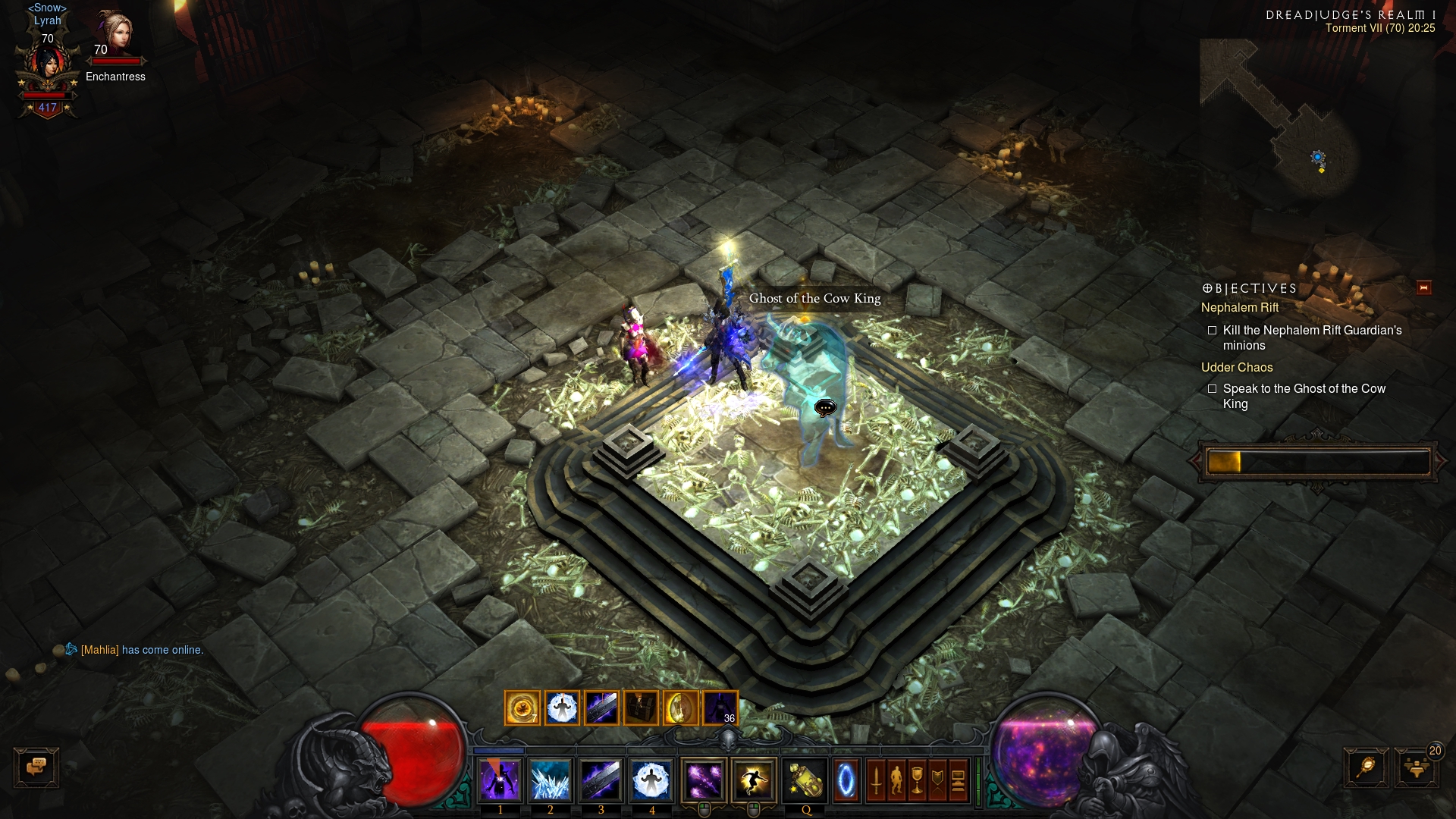Open the blue town portal
1456x819 pixels.
[846, 780]
